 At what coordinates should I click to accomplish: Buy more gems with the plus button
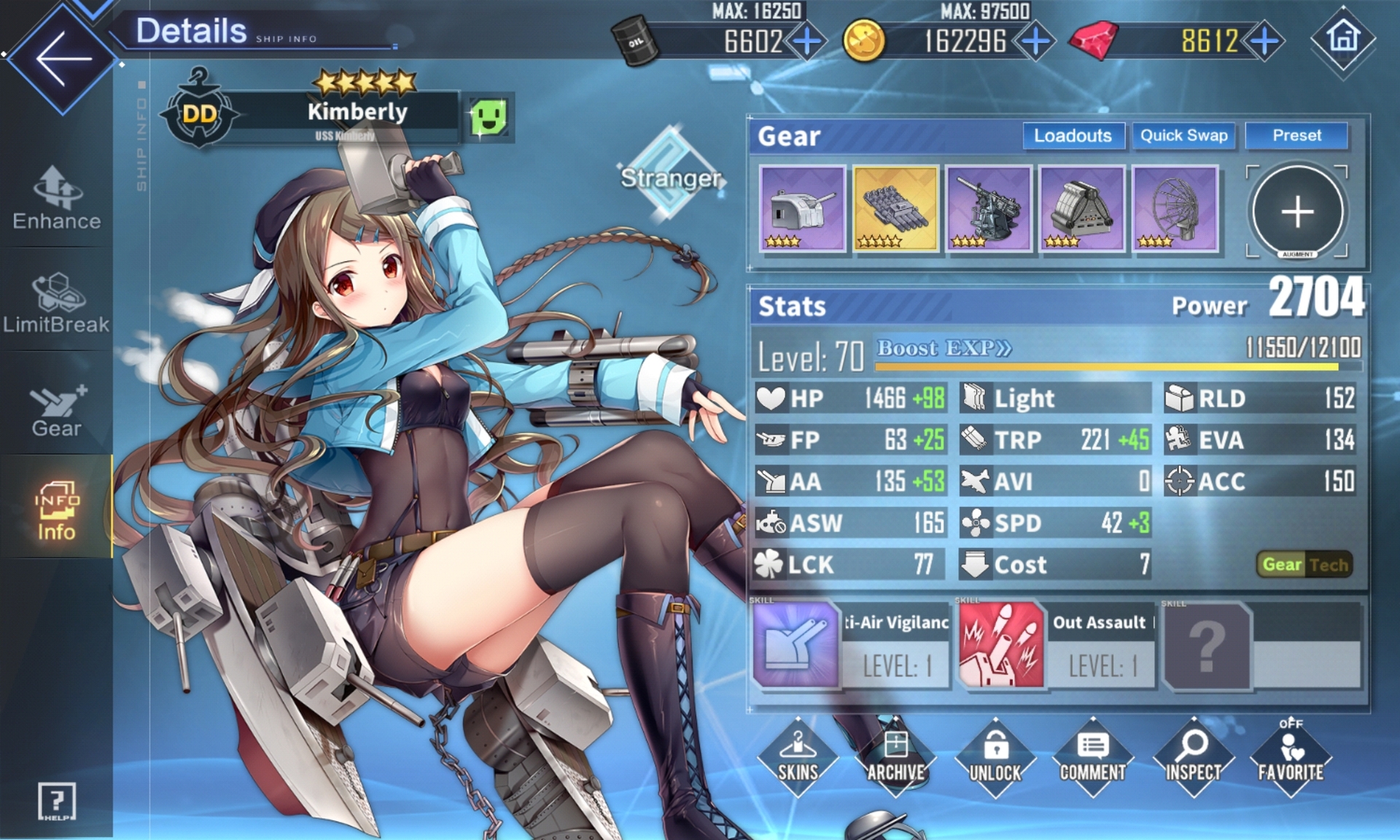1265,41
